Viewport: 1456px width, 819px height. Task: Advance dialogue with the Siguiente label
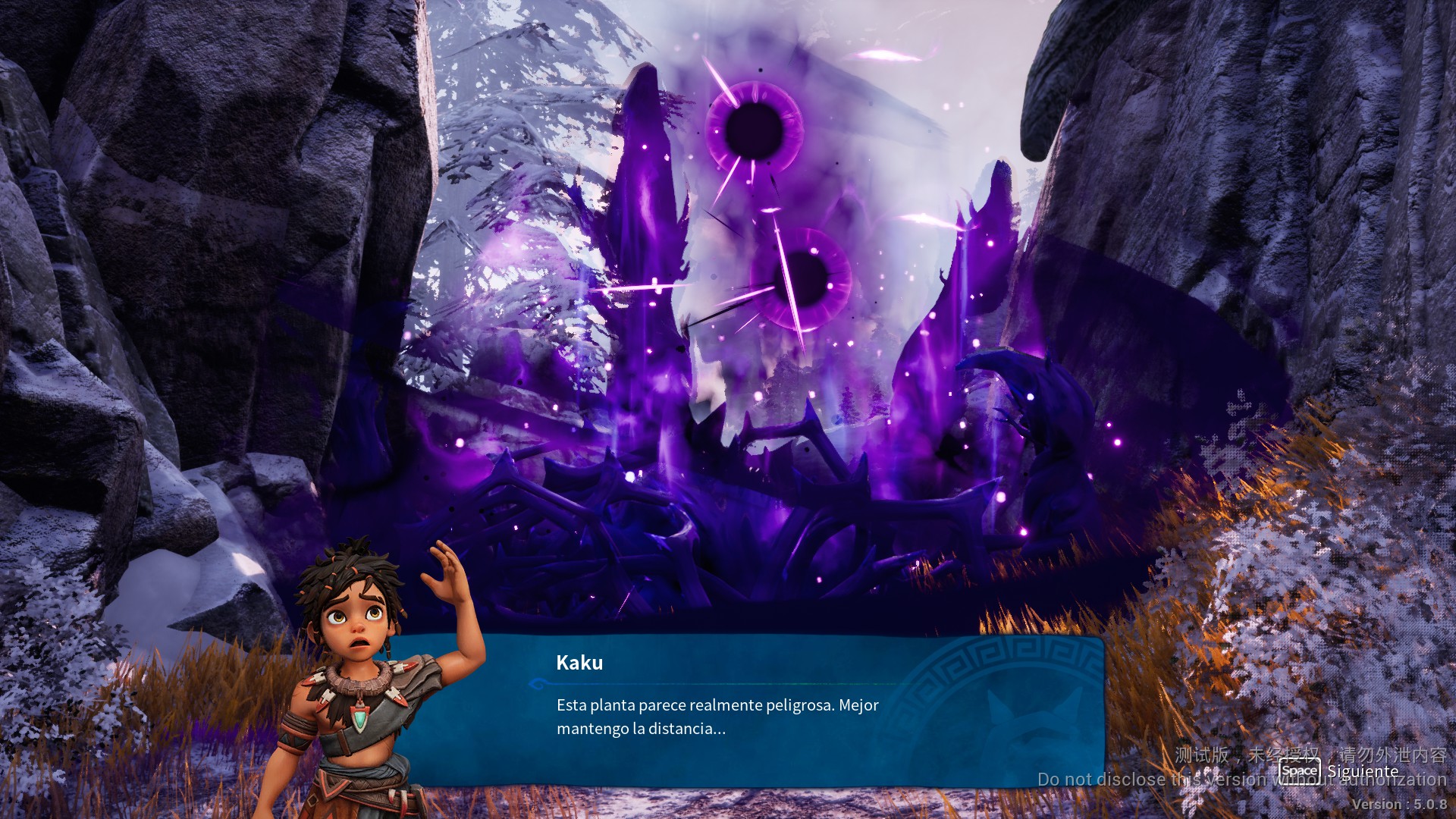1362,771
